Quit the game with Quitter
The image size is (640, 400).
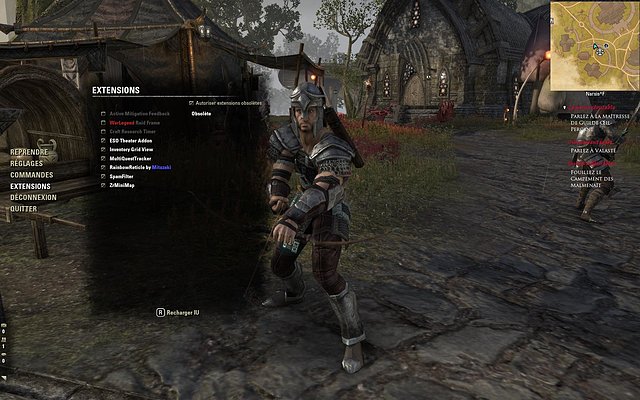point(24,208)
